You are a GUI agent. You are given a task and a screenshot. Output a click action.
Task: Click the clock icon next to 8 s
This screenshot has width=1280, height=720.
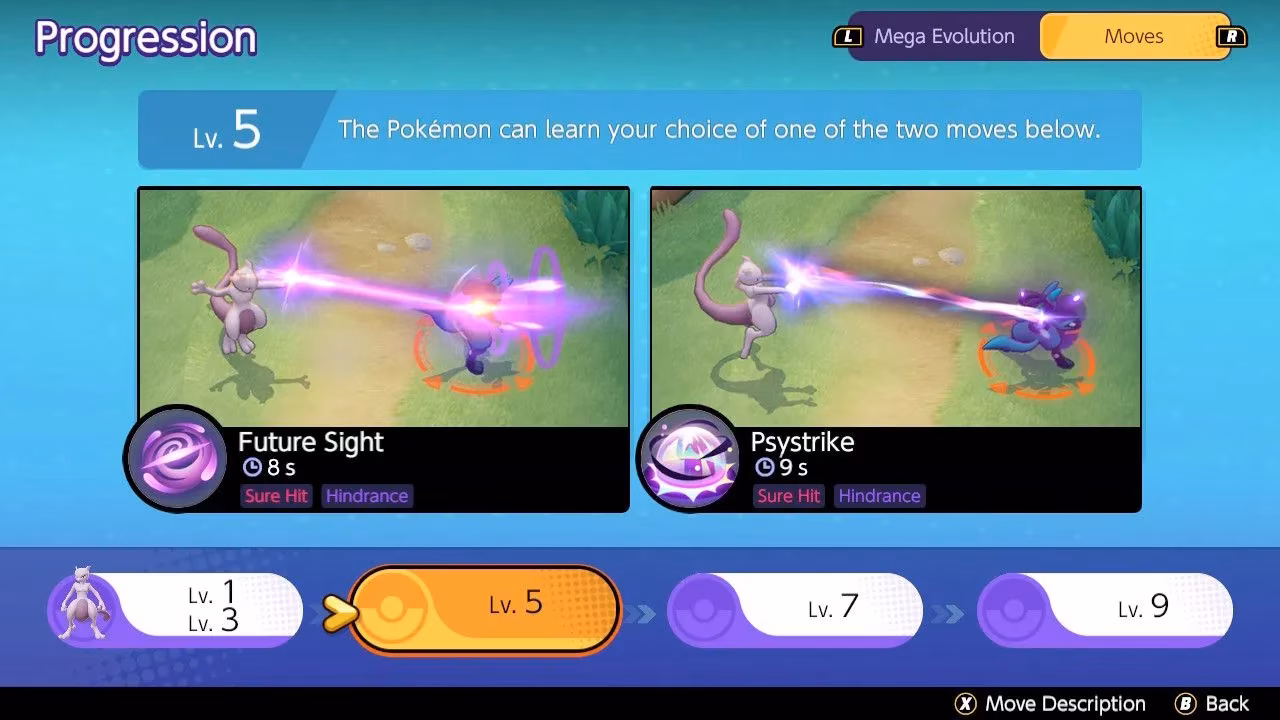tap(250, 468)
